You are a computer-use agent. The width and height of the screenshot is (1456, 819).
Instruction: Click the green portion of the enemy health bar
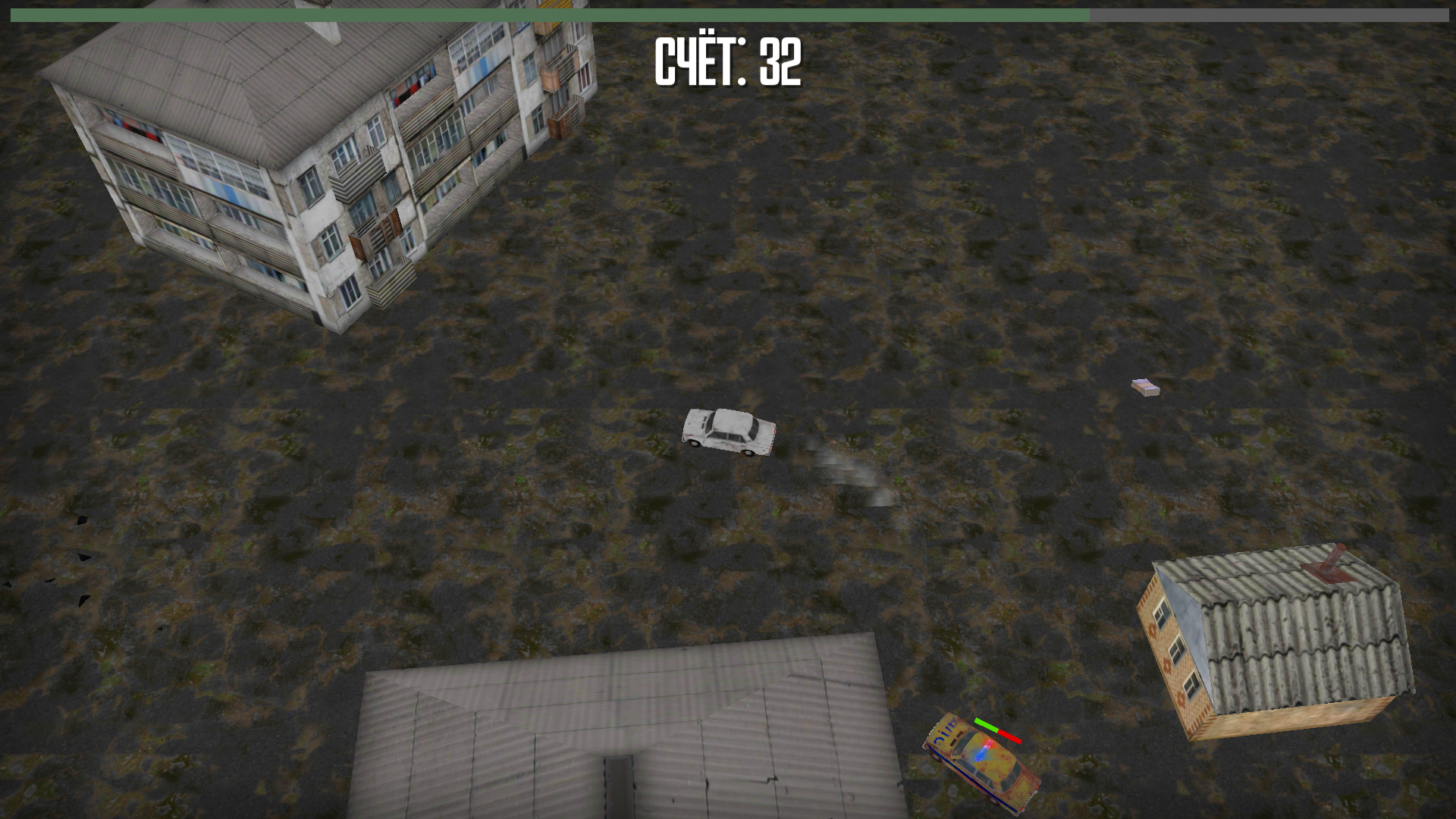click(x=986, y=725)
